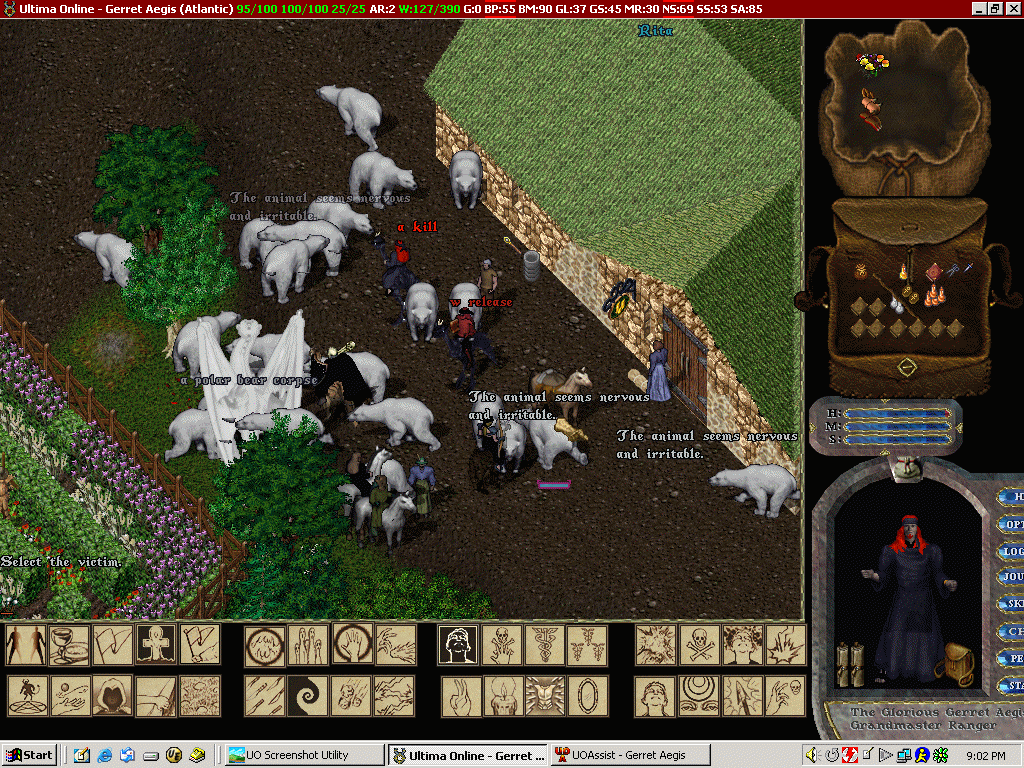Activate the black spiral spell icon
The image size is (1024, 768).
coord(307,695)
